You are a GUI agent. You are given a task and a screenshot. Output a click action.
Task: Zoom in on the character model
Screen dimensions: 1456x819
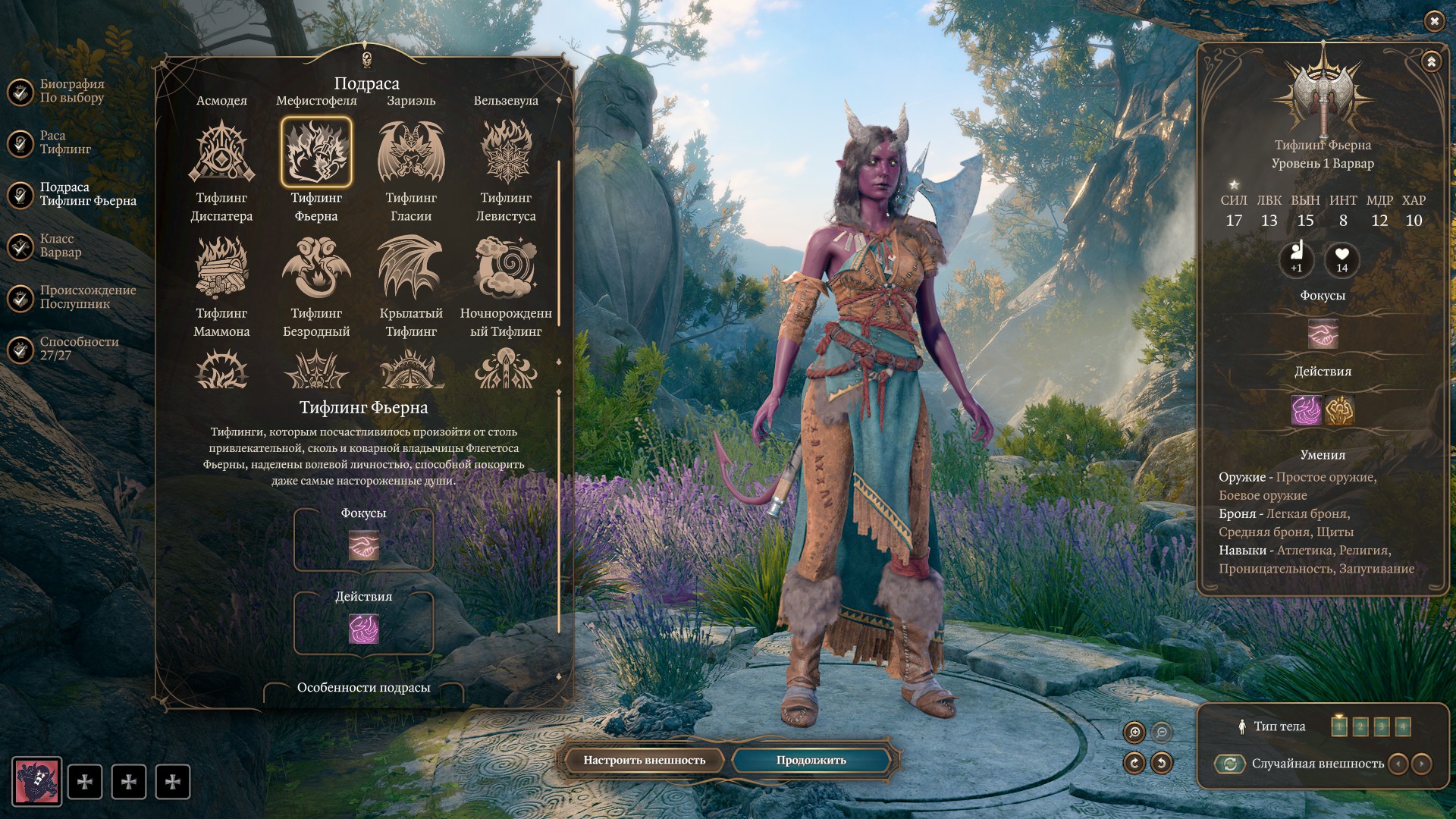click(x=1134, y=732)
